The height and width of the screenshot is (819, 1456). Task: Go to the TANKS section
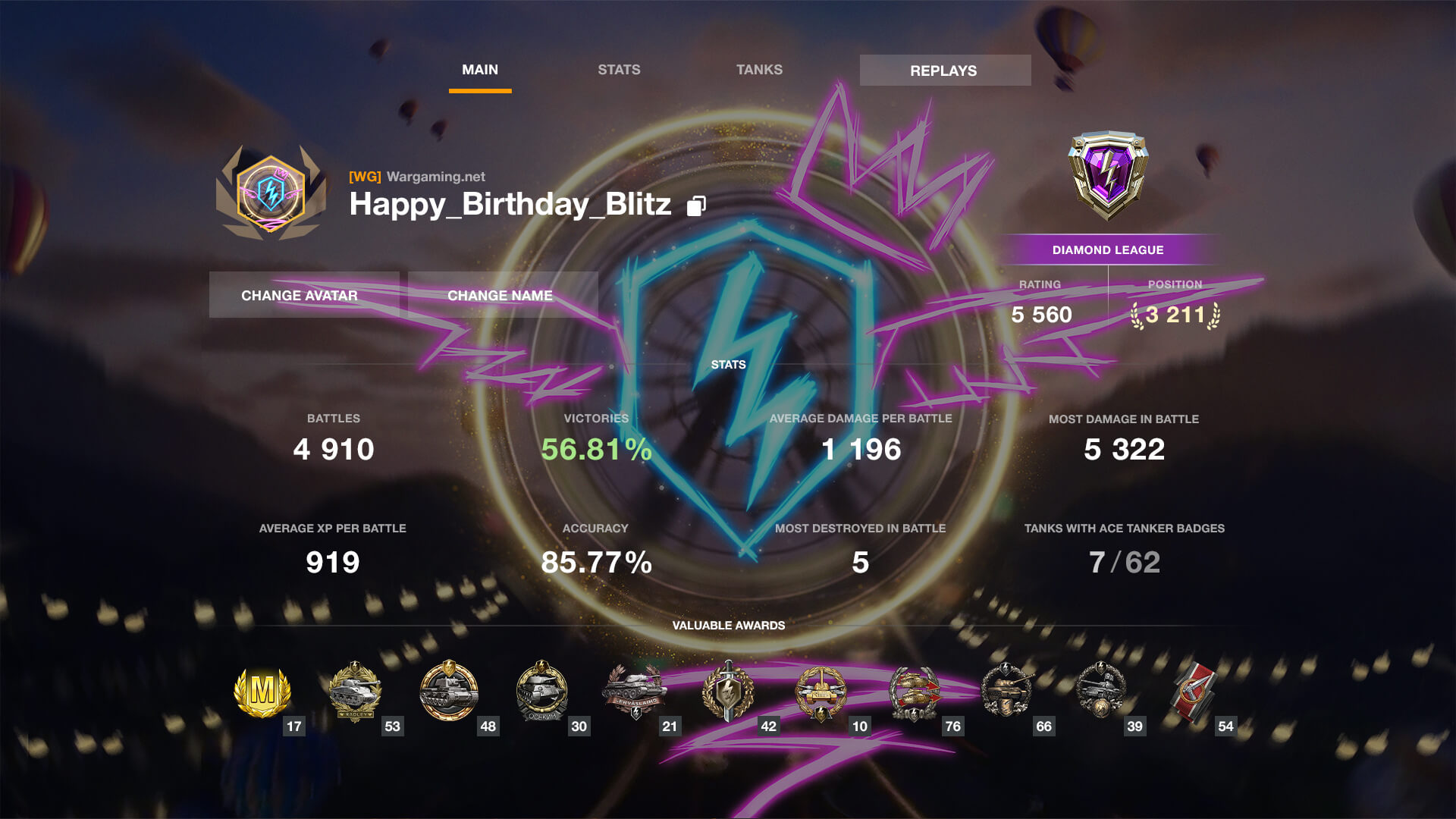[x=759, y=69]
